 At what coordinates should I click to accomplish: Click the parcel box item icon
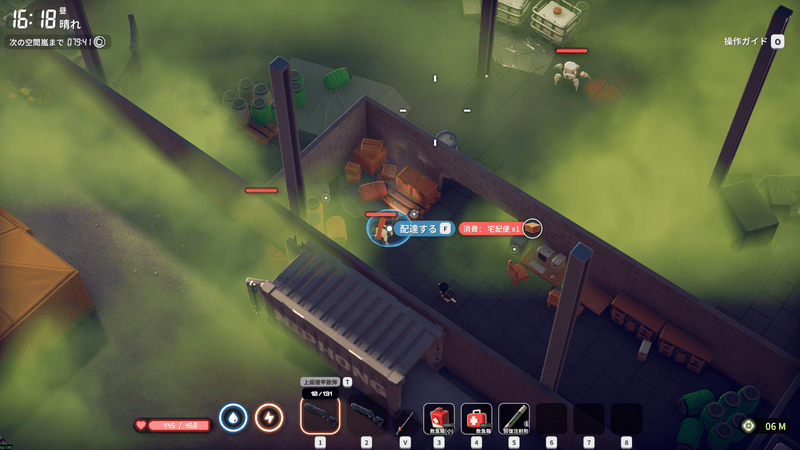pos(532,229)
